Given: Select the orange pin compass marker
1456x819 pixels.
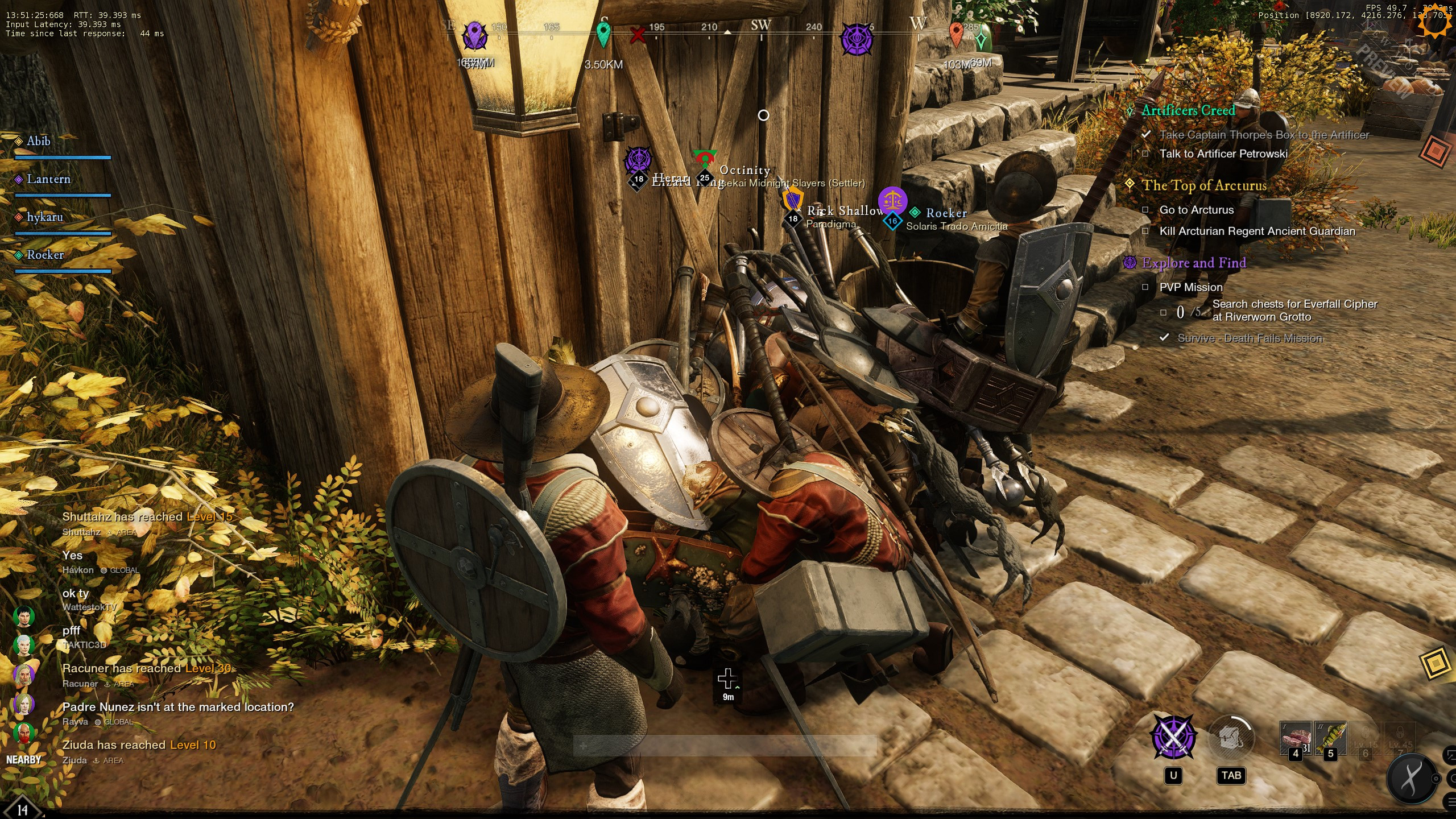Looking at the screenshot, I should tap(956, 34).
